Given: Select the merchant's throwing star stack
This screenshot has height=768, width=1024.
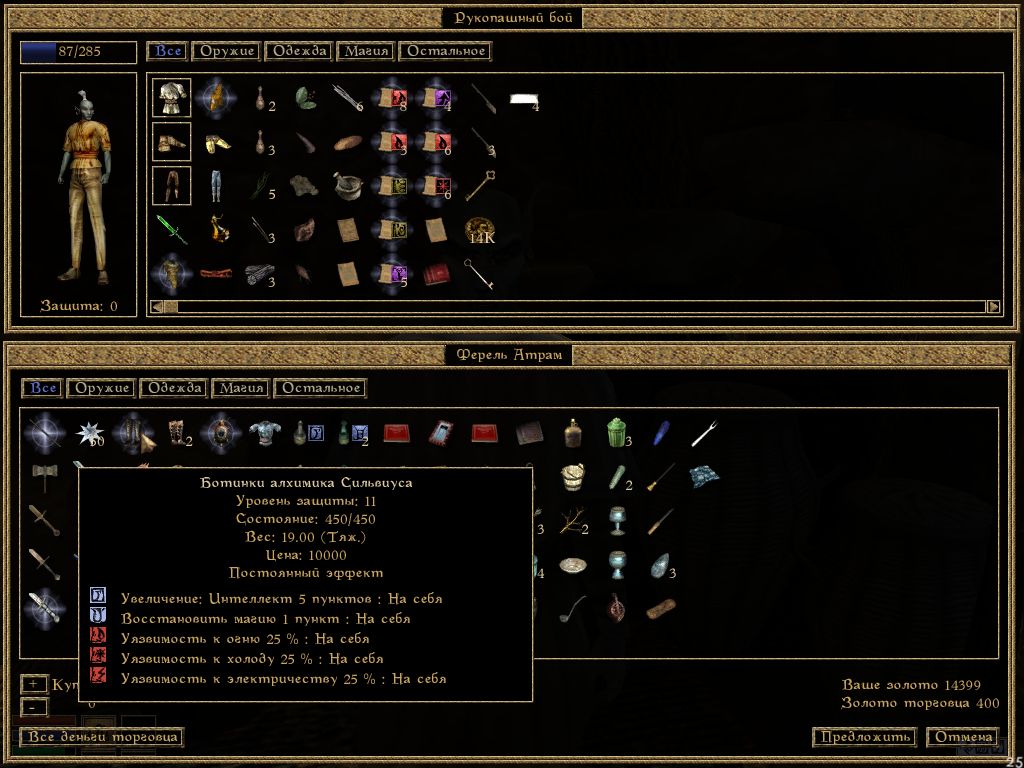Looking at the screenshot, I should [x=89, y=433].
